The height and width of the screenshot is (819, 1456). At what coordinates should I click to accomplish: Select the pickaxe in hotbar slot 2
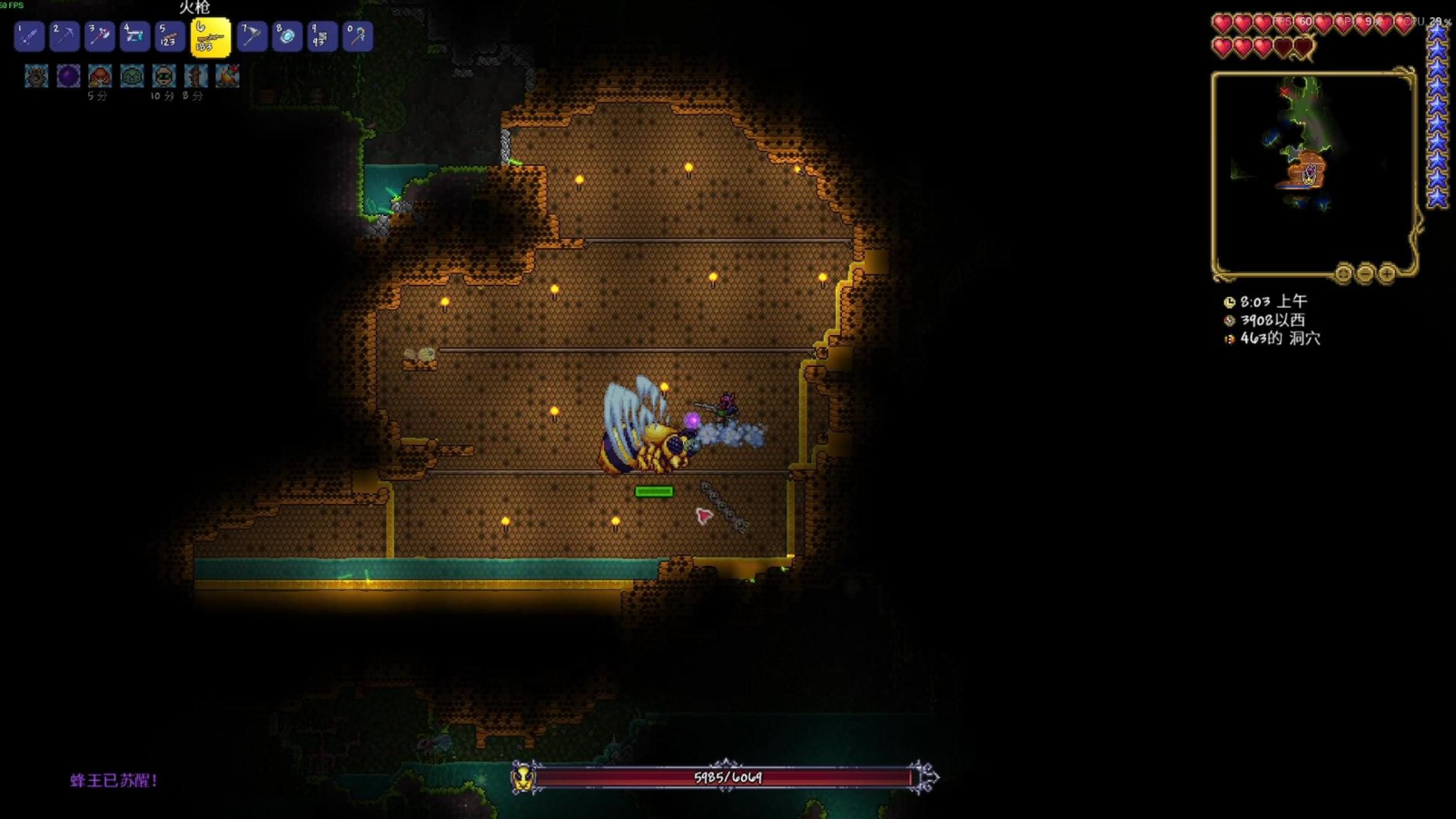pyautogui.click(x=64, y=36)
